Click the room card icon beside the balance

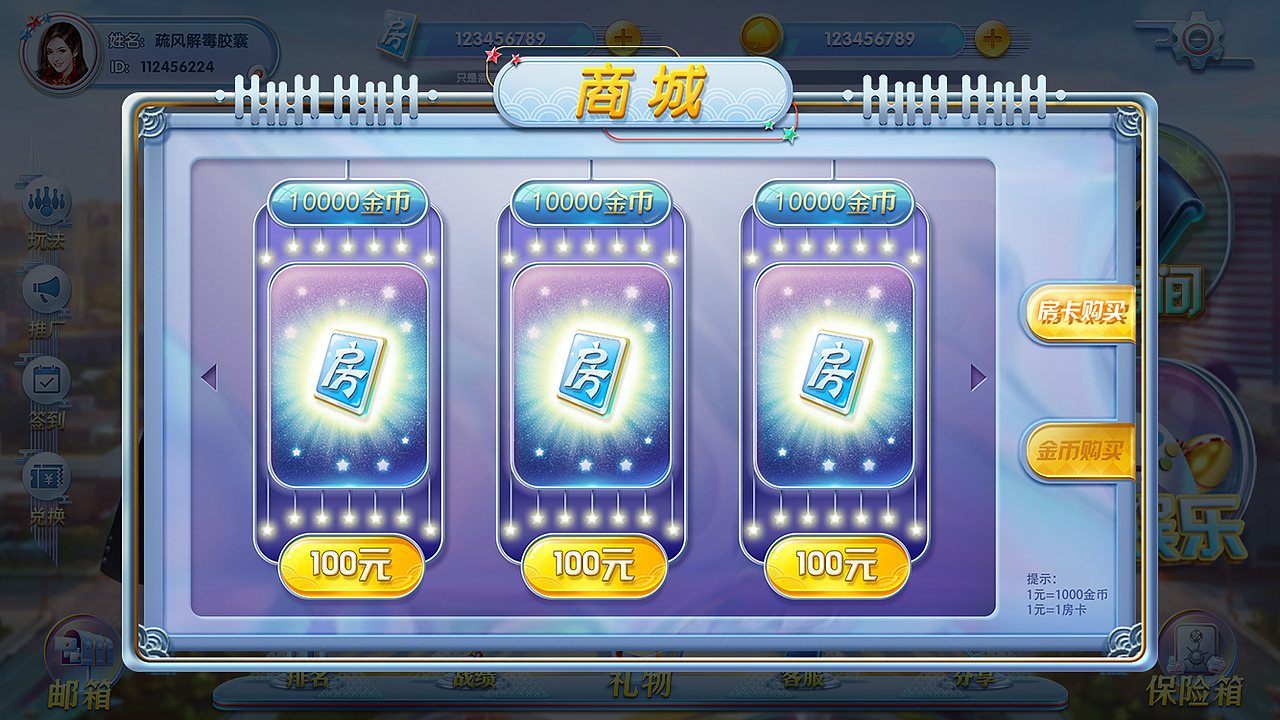pos(396,35)
